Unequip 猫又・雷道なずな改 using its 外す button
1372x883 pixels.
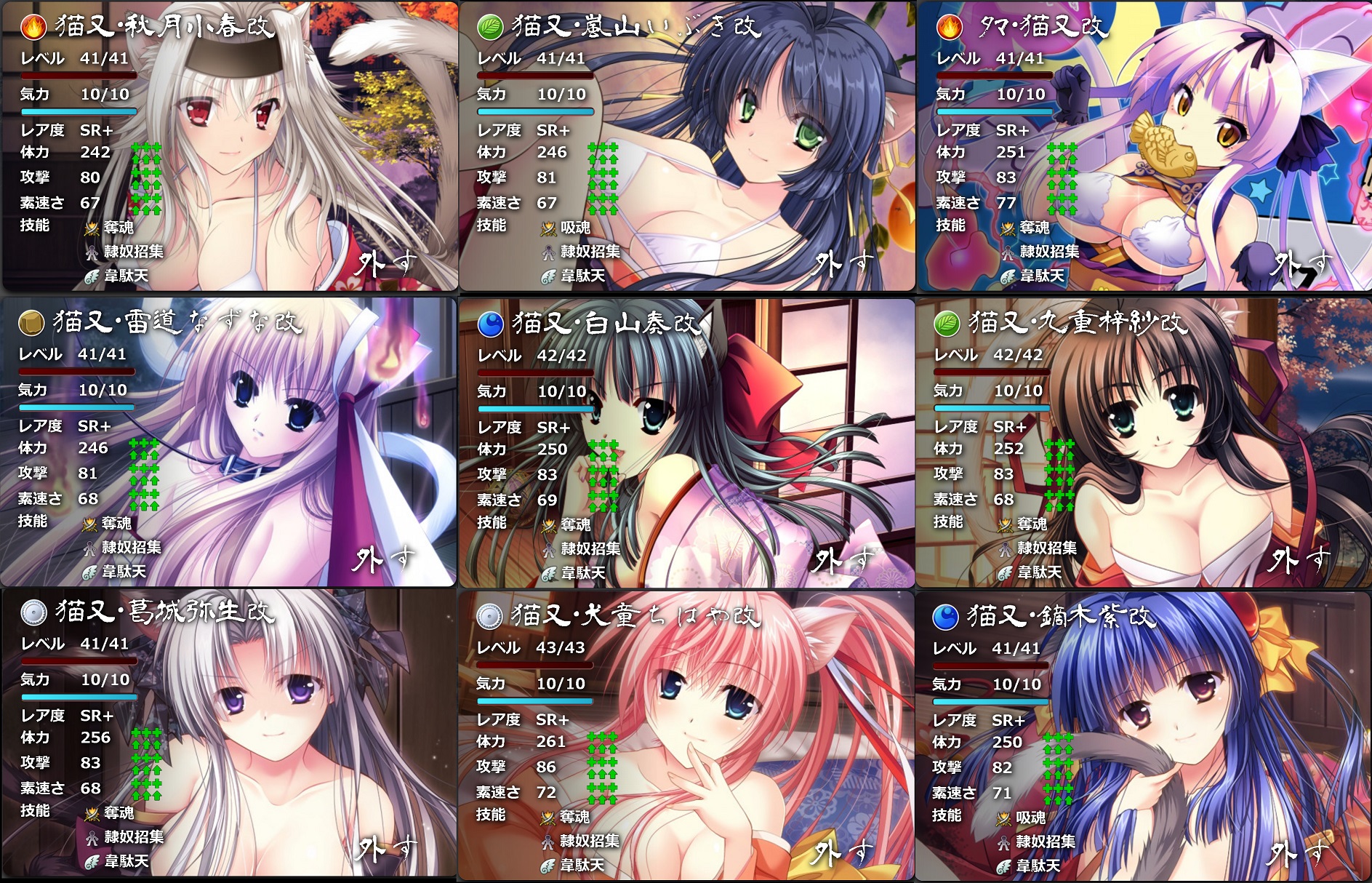point(384,559)
